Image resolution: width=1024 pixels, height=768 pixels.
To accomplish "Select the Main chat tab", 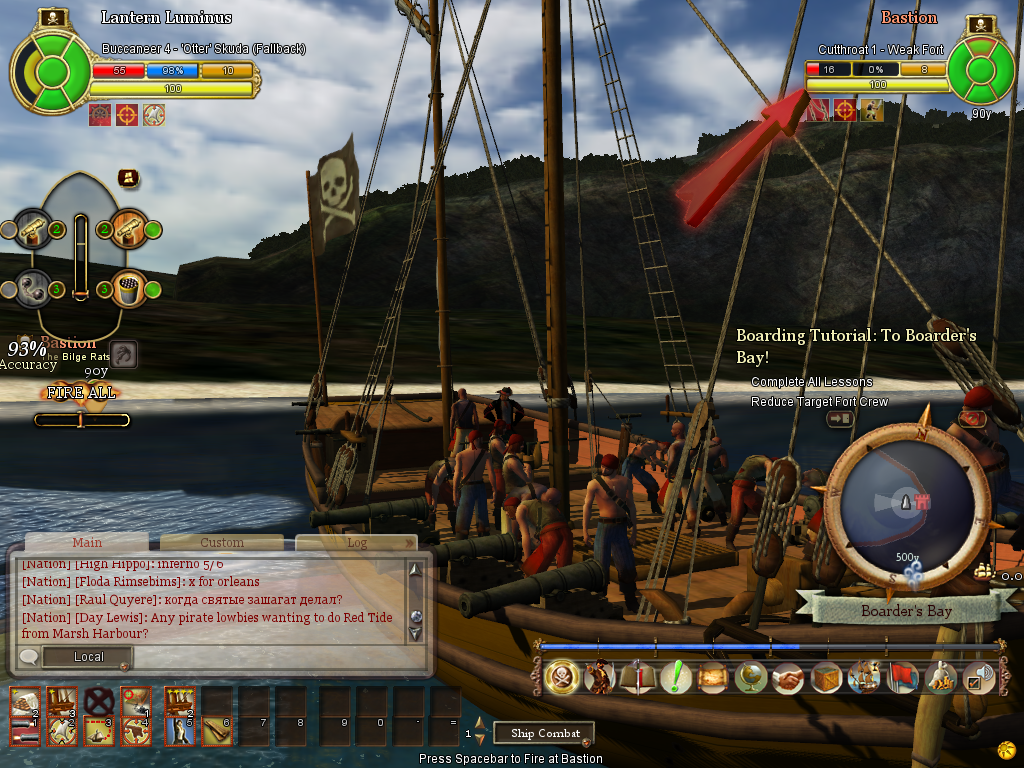I will 87,542.
